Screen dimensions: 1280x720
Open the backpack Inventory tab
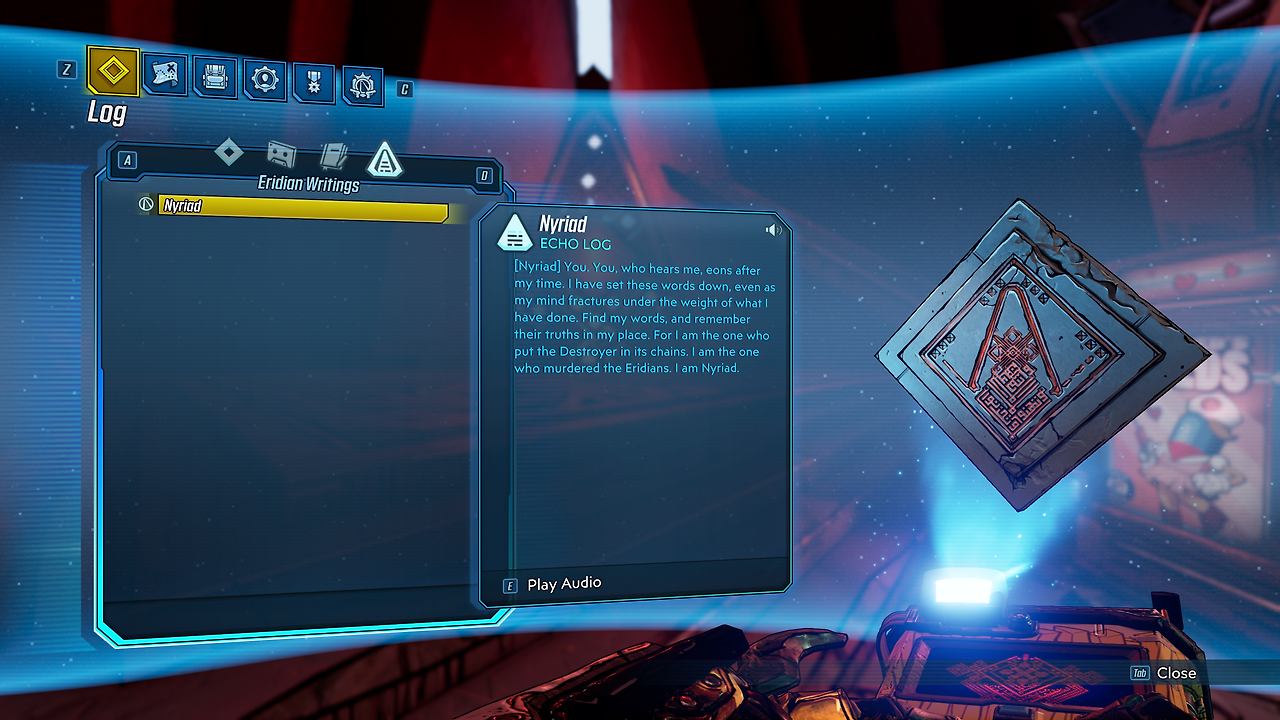point(215,78)
